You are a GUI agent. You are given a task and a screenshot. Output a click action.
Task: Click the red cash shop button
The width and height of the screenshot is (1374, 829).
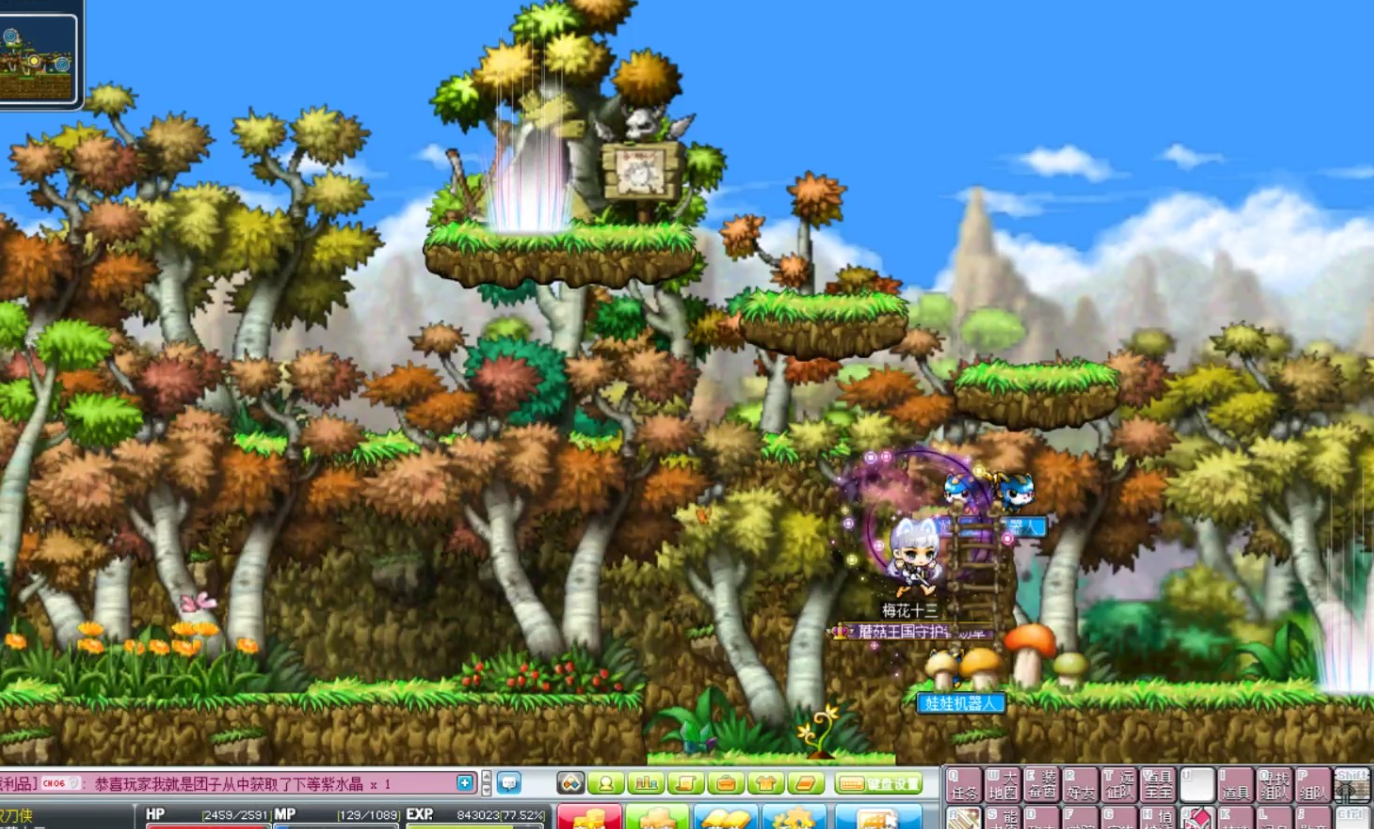point(589,817)
